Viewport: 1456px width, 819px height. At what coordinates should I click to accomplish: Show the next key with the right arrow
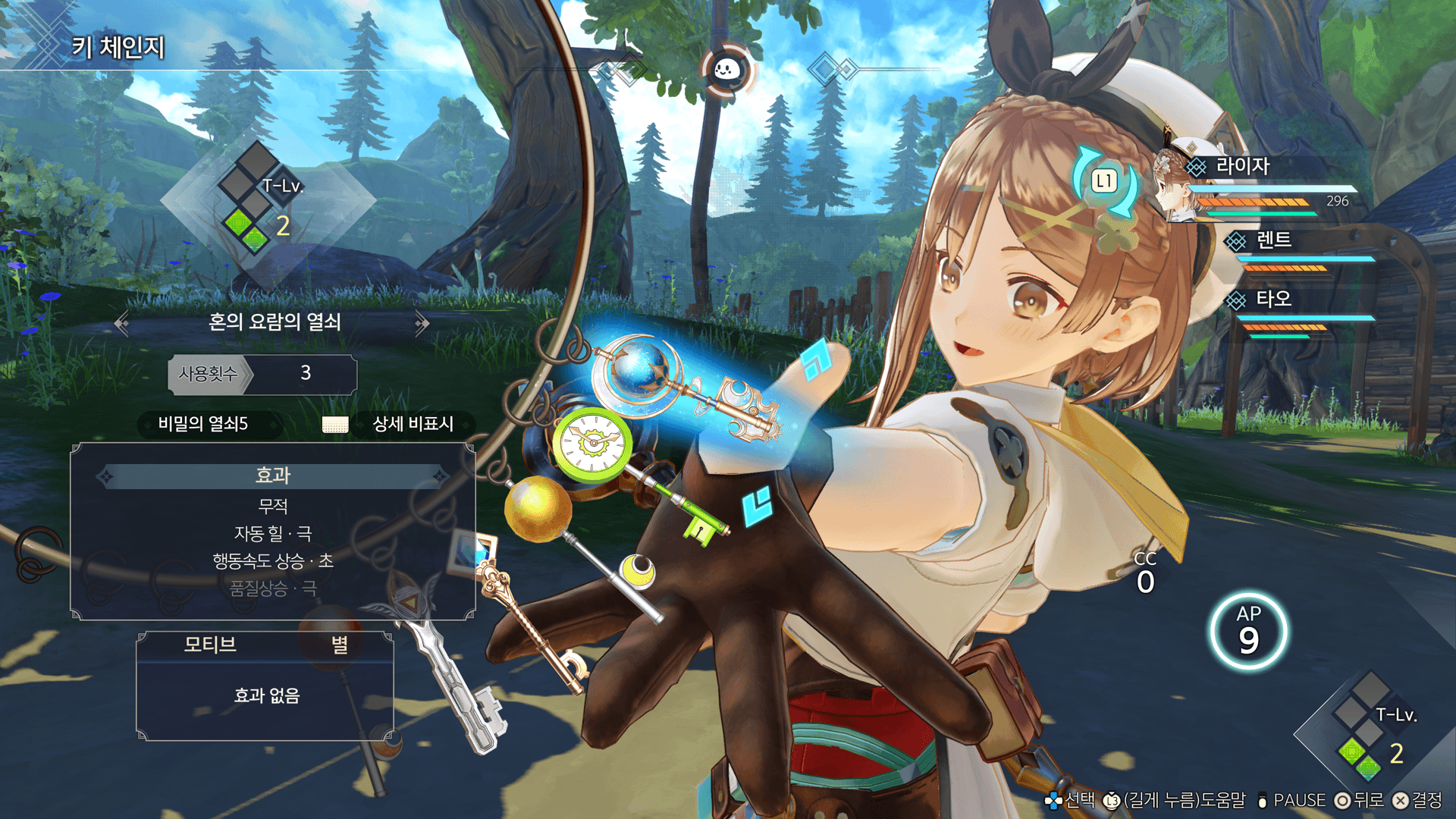422,324
